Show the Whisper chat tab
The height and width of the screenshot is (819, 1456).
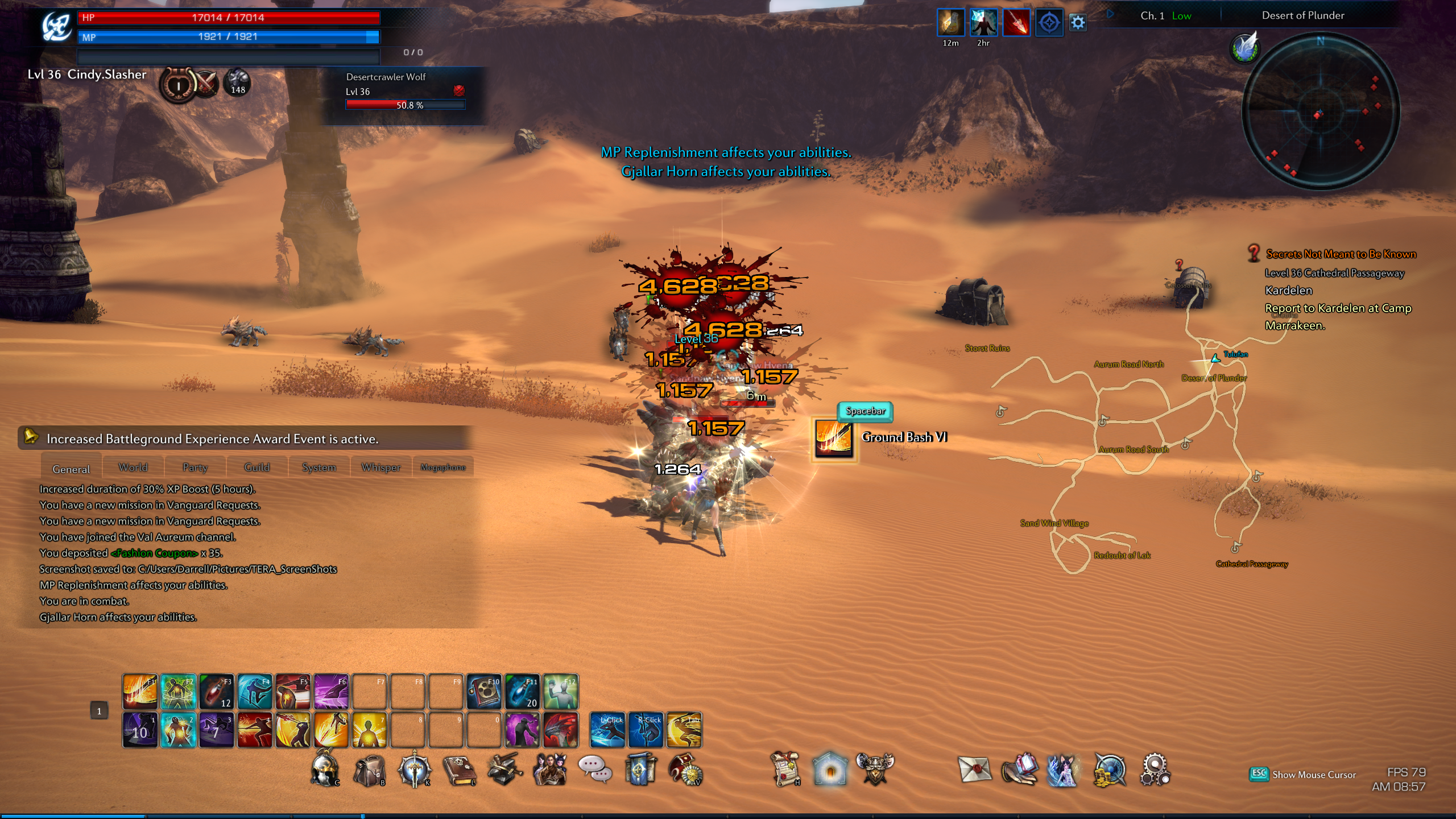click(380, 468)
